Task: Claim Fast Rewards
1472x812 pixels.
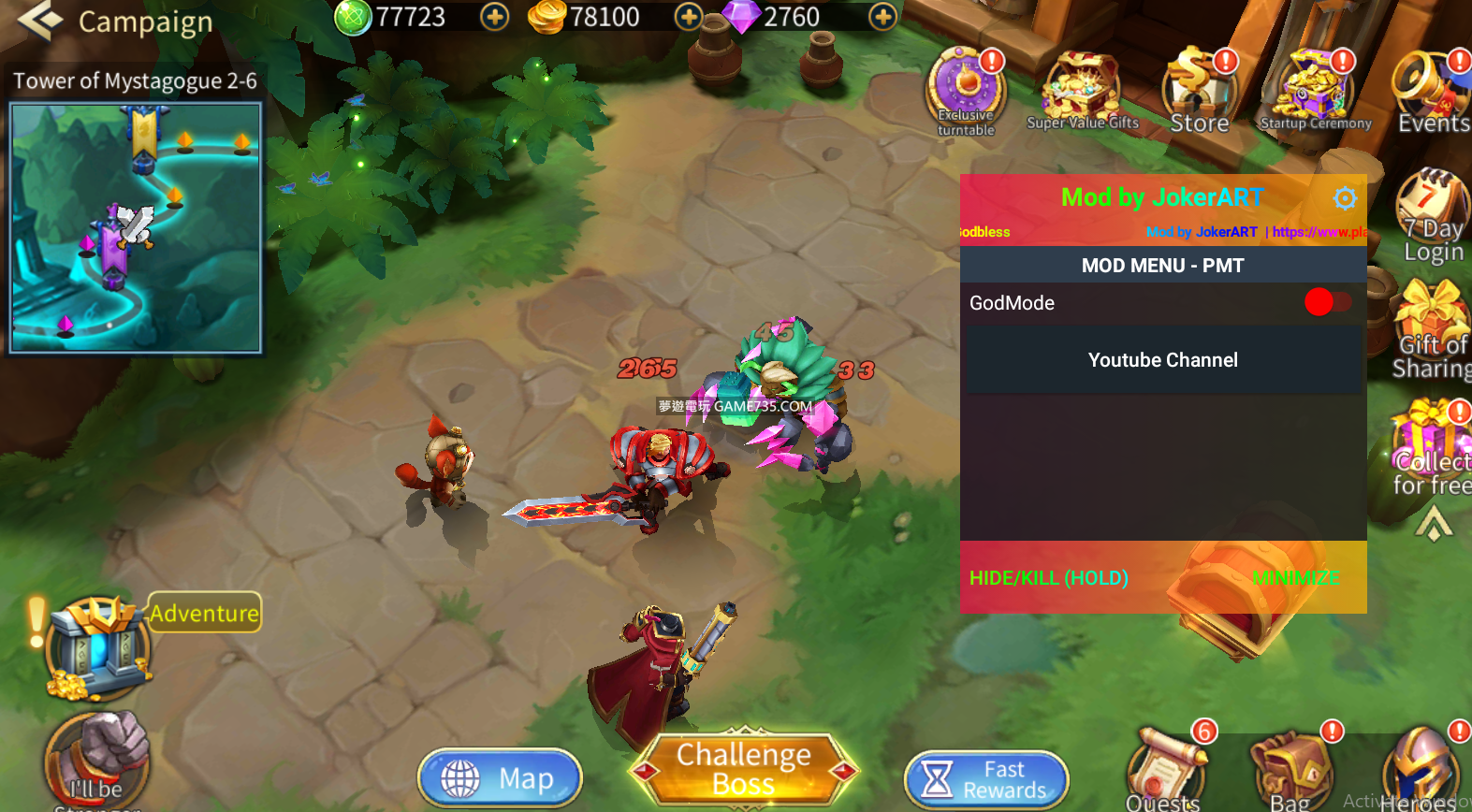Action: (986, 779)
